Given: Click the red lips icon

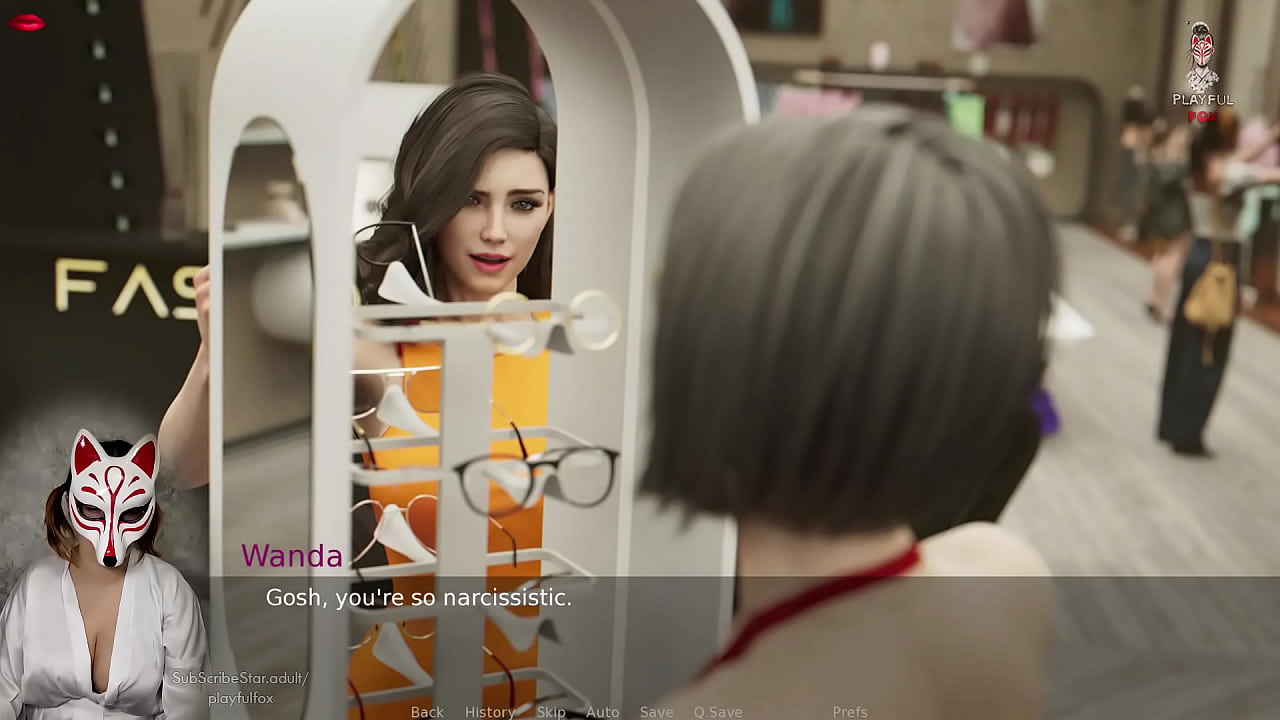Looking at the screenshot, I should (26, 22).
